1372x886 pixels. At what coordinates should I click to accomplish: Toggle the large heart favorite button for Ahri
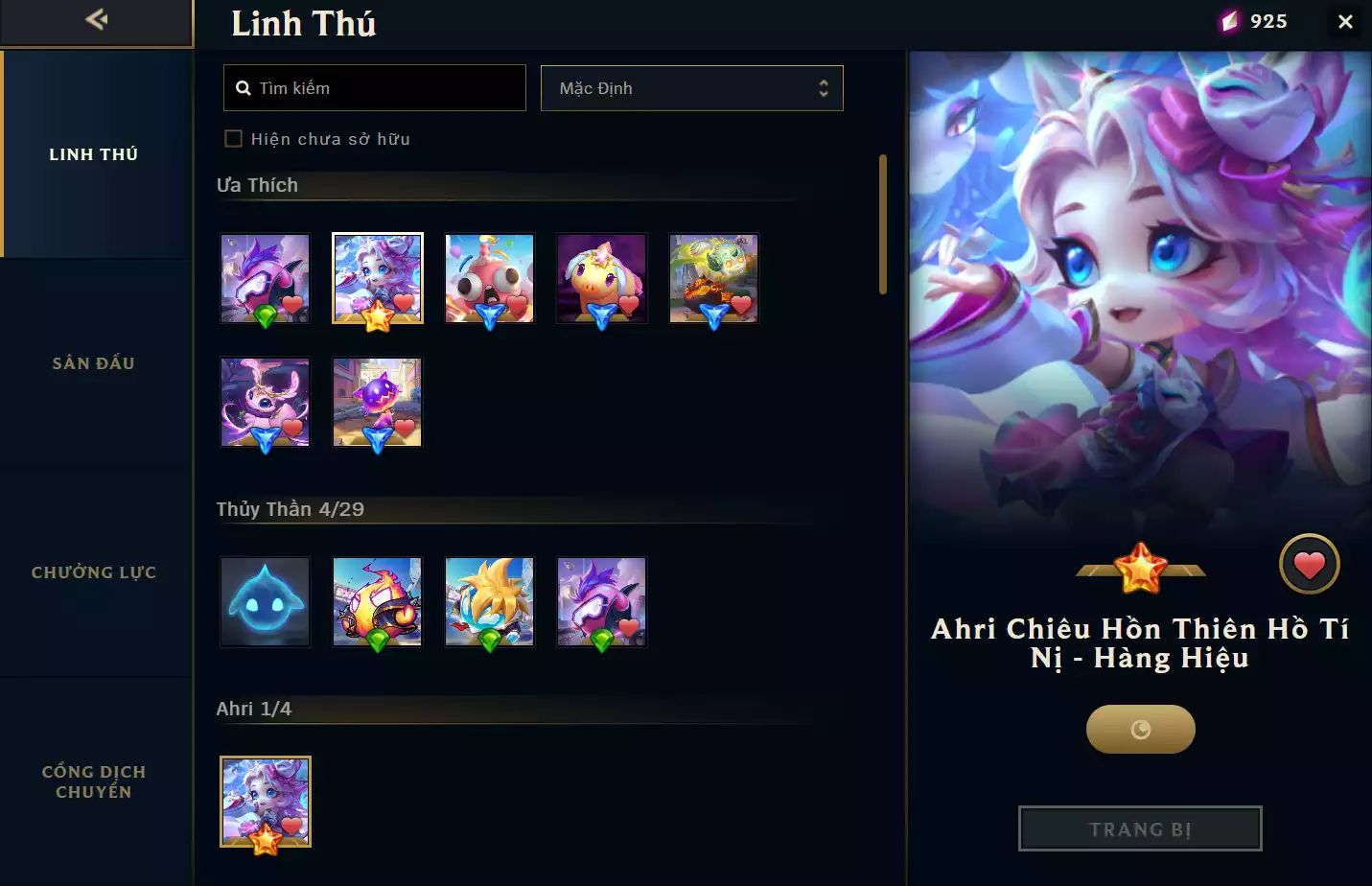pyautogui.click(x=1310, y=564)
